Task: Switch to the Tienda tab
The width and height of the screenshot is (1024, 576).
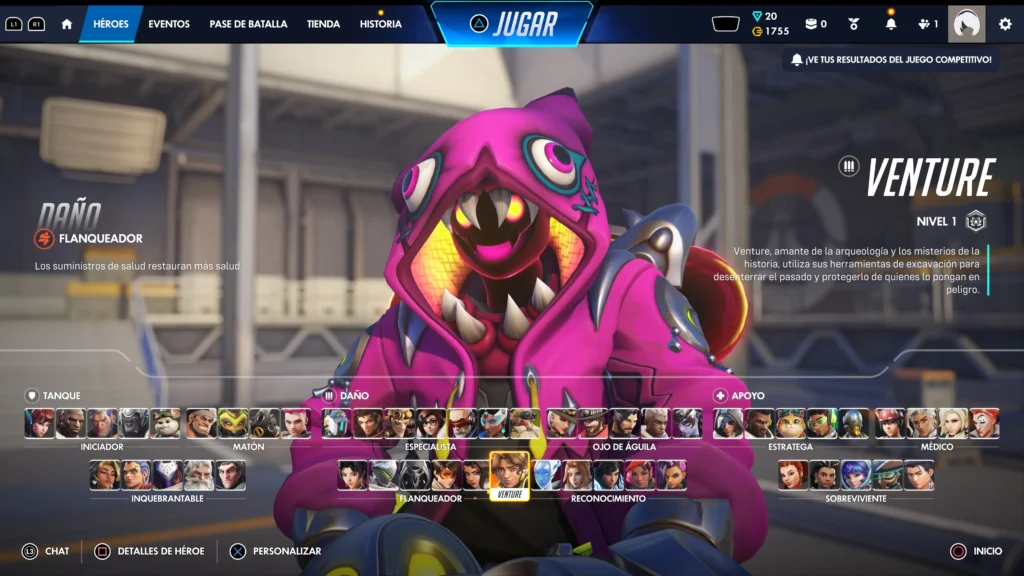Action: [323, 24]
